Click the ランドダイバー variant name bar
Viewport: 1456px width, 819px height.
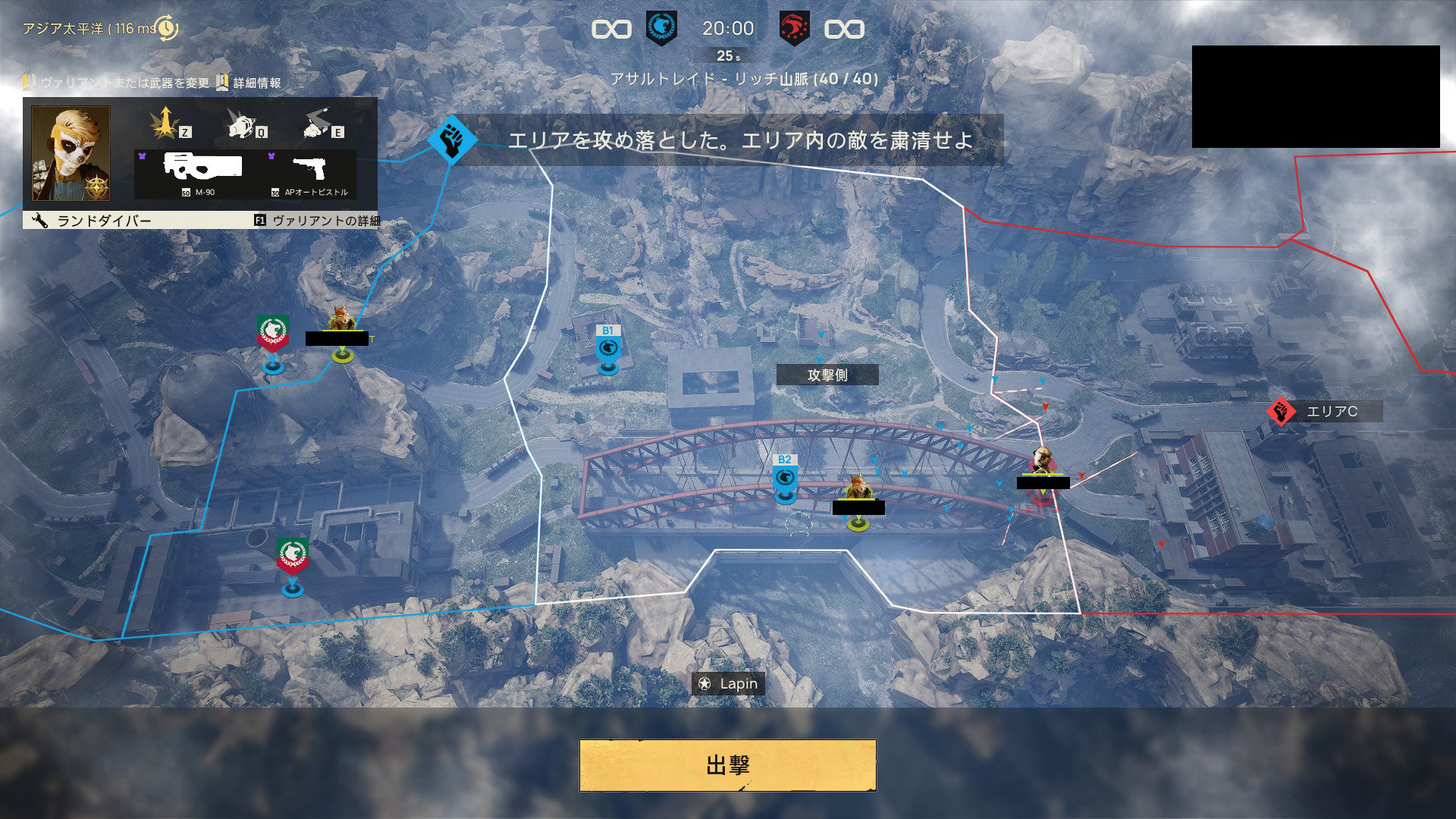[104, 221]
